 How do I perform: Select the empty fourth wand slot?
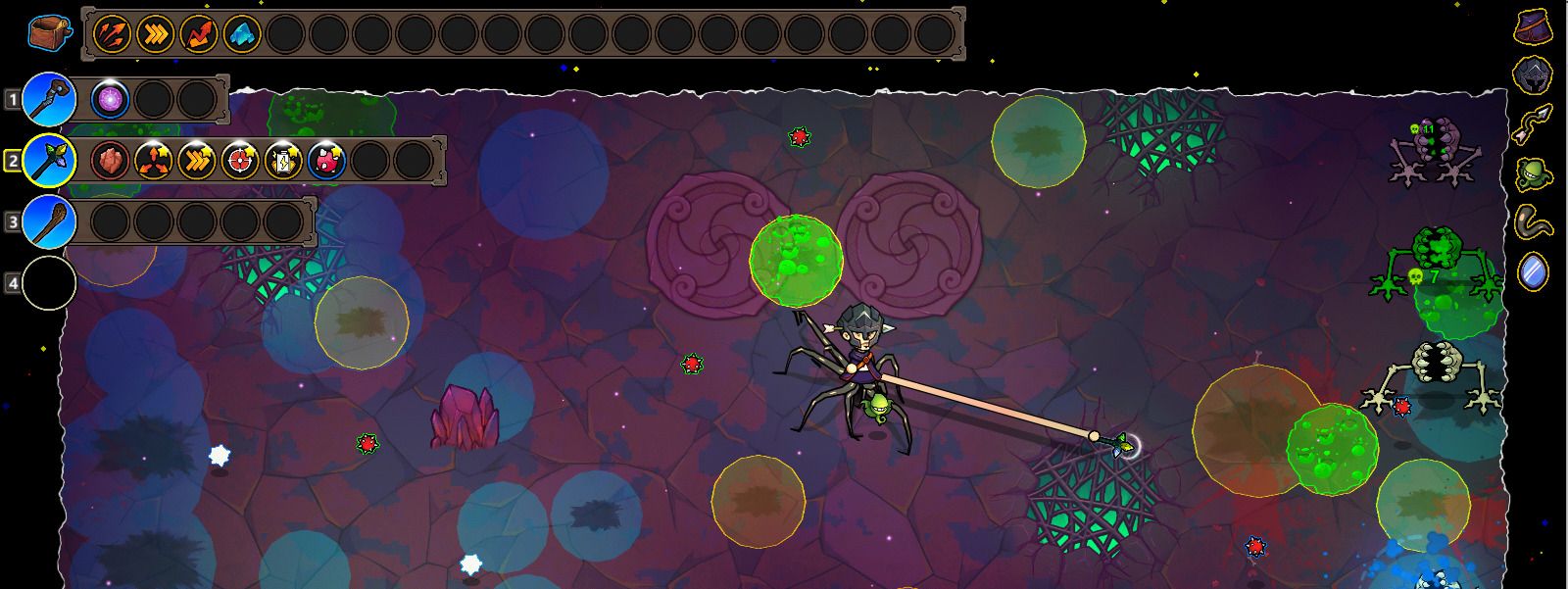[x=49, y=282]
